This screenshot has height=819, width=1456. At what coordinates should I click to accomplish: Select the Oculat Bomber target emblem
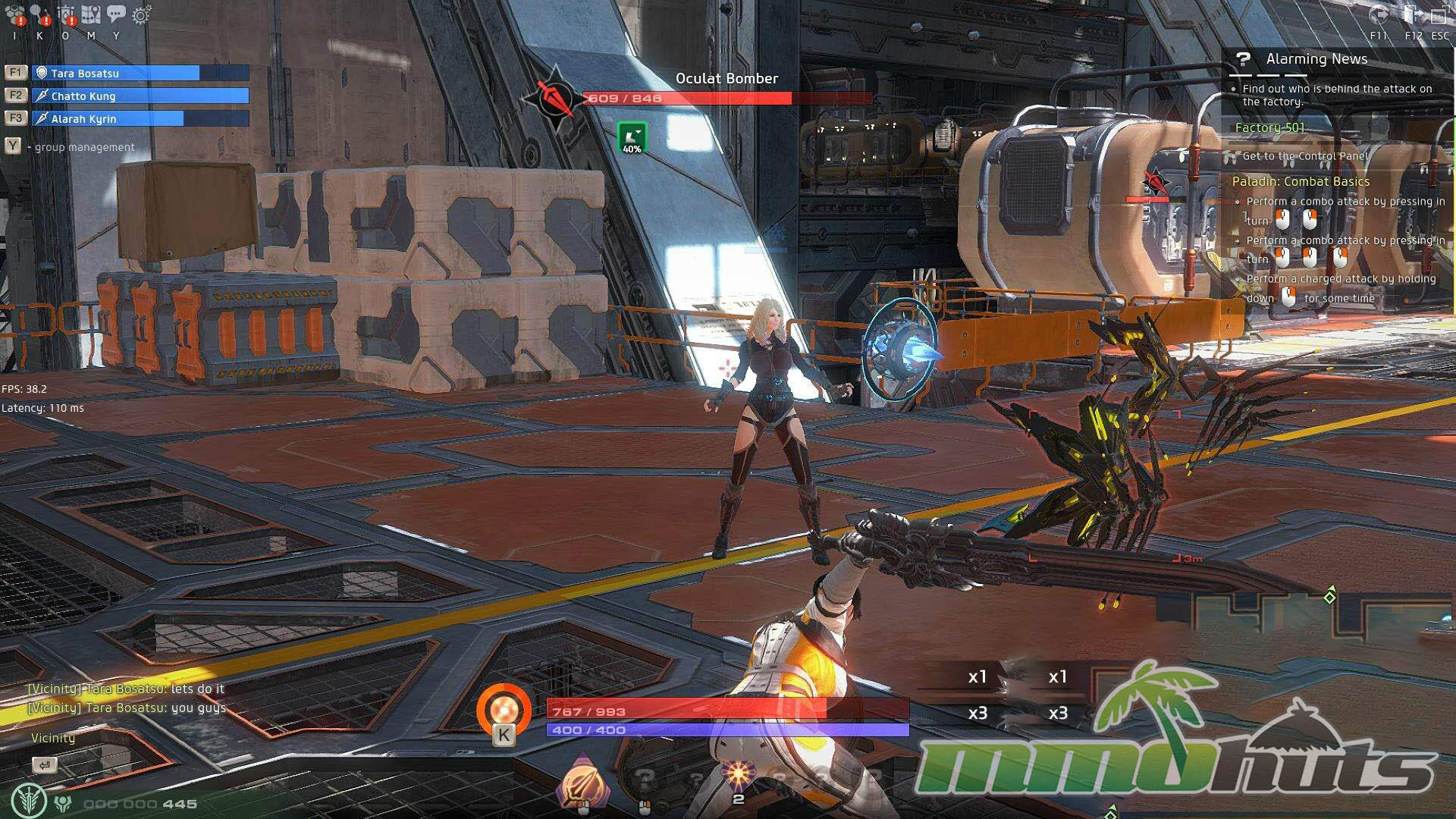coord(555,98)
